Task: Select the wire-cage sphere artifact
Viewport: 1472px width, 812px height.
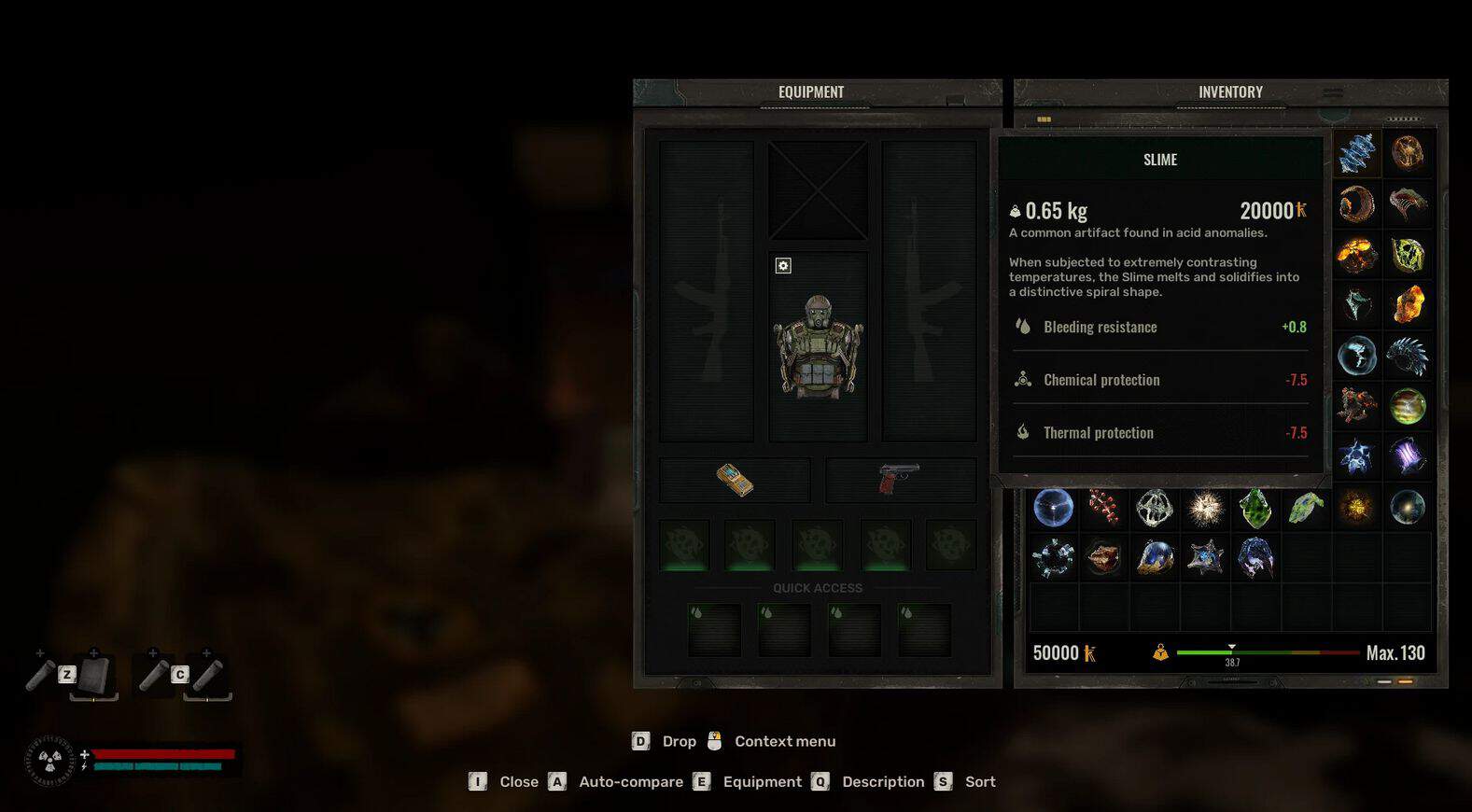Action: click(1155, 509)
